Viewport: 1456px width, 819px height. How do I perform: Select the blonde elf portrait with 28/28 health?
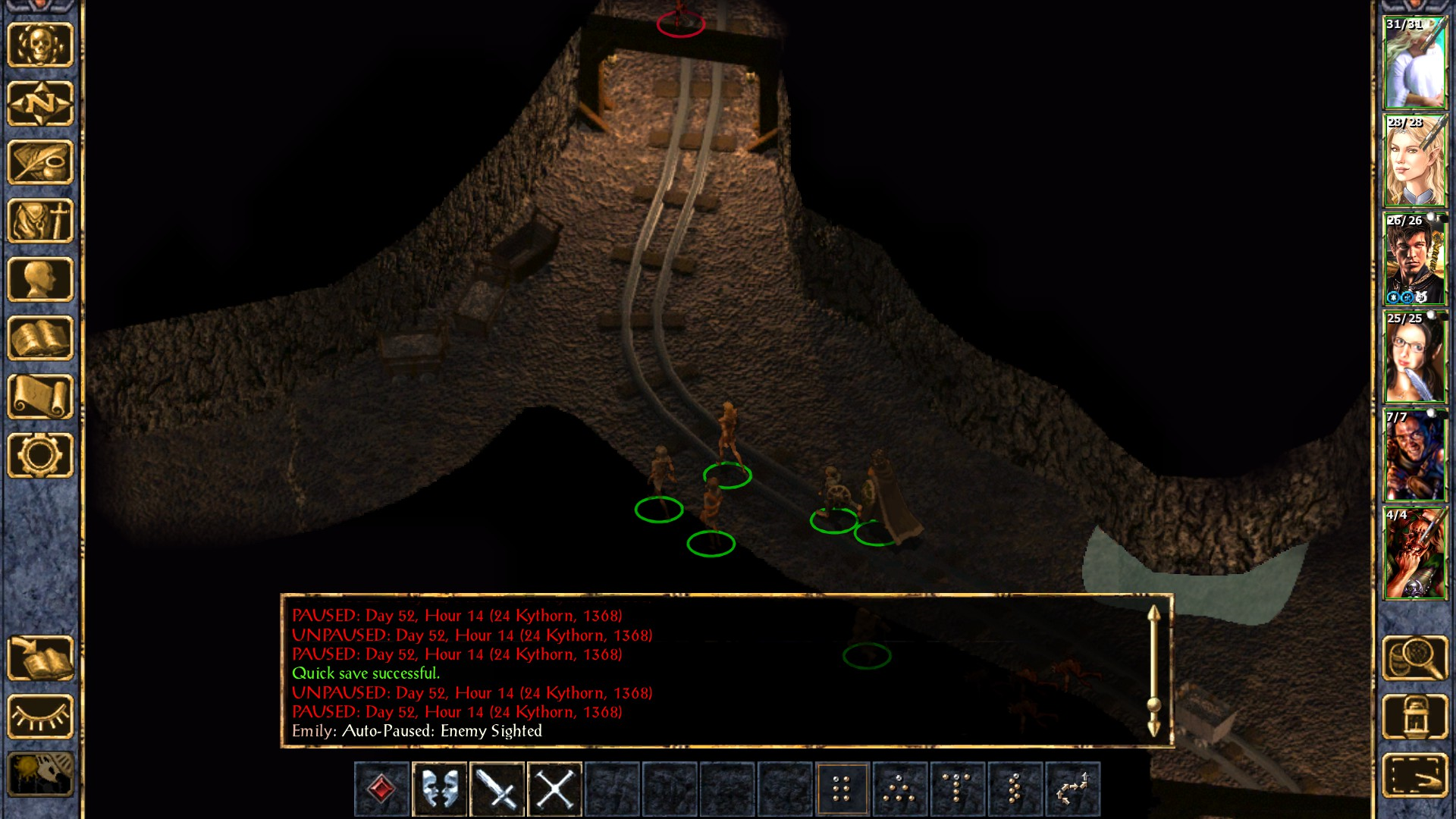tap(1415, 162)
